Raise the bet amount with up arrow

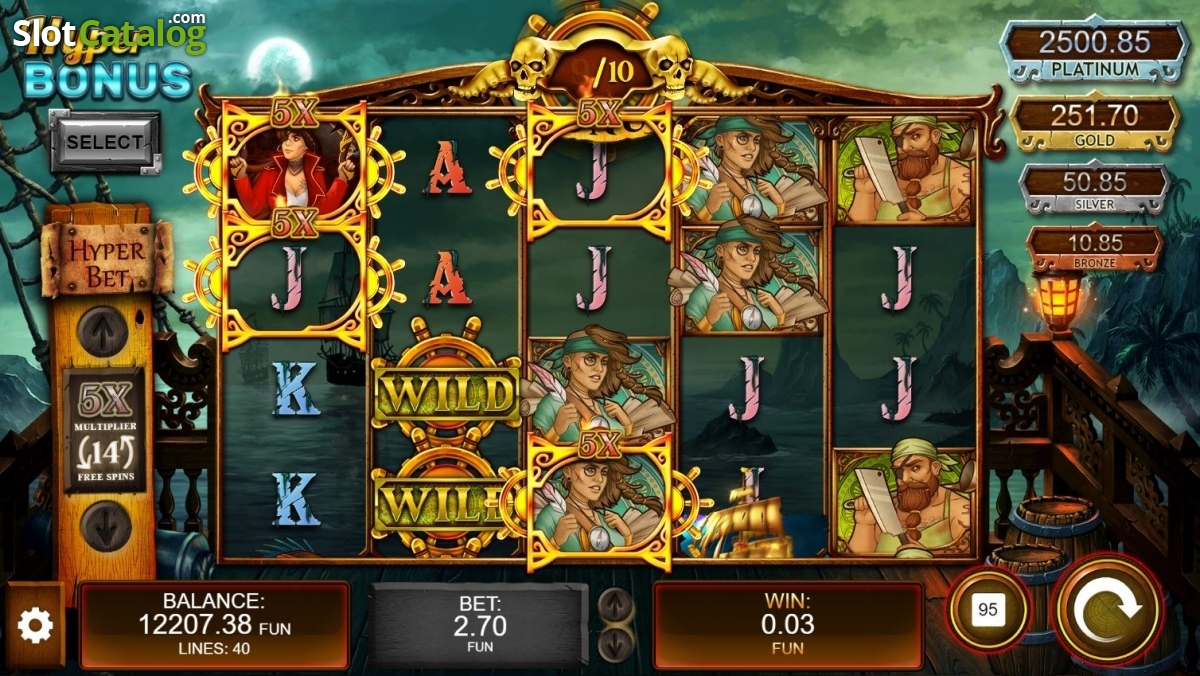615,603
